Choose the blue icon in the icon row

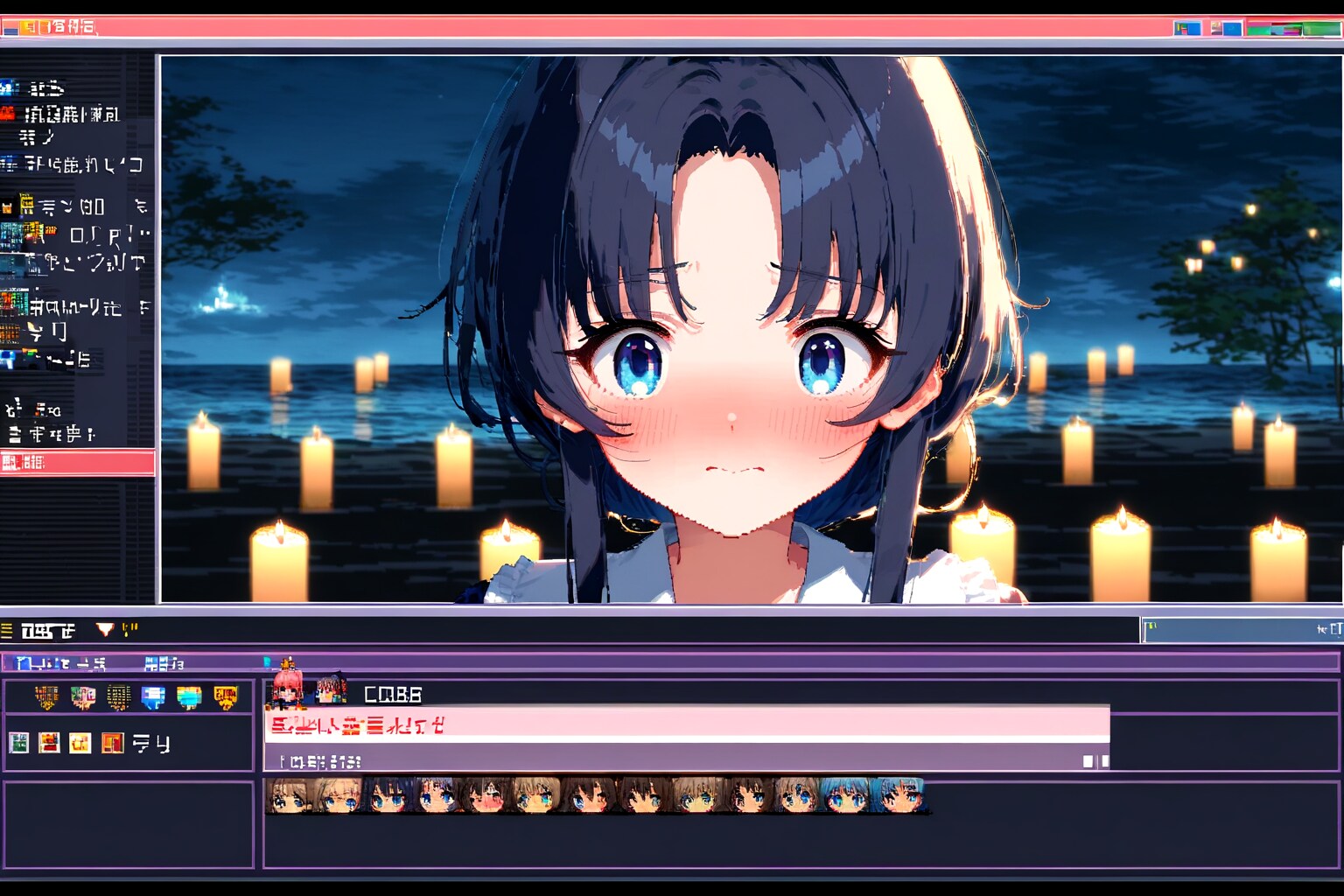point(153,697)
